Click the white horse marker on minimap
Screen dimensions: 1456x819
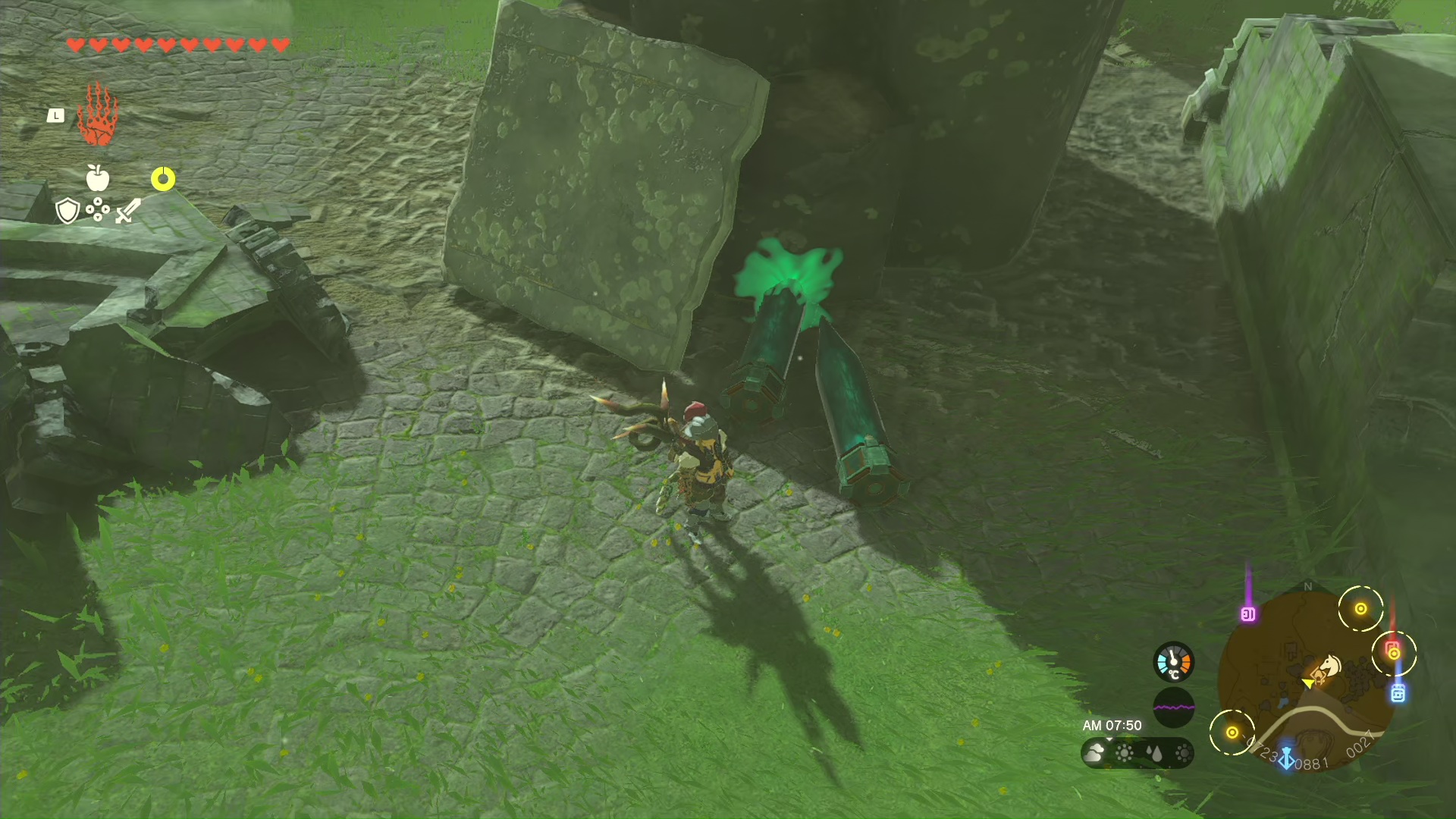1329,667
